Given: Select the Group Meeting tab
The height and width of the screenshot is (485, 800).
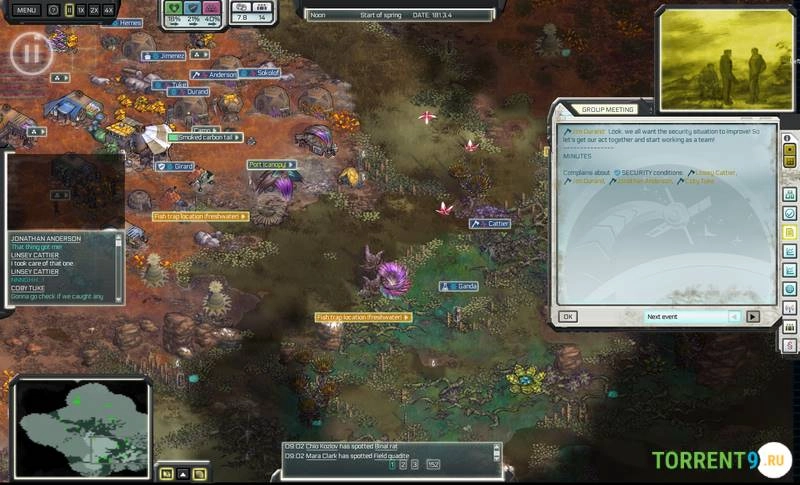Looking at the screenshot, I should (x=609, y=110).
